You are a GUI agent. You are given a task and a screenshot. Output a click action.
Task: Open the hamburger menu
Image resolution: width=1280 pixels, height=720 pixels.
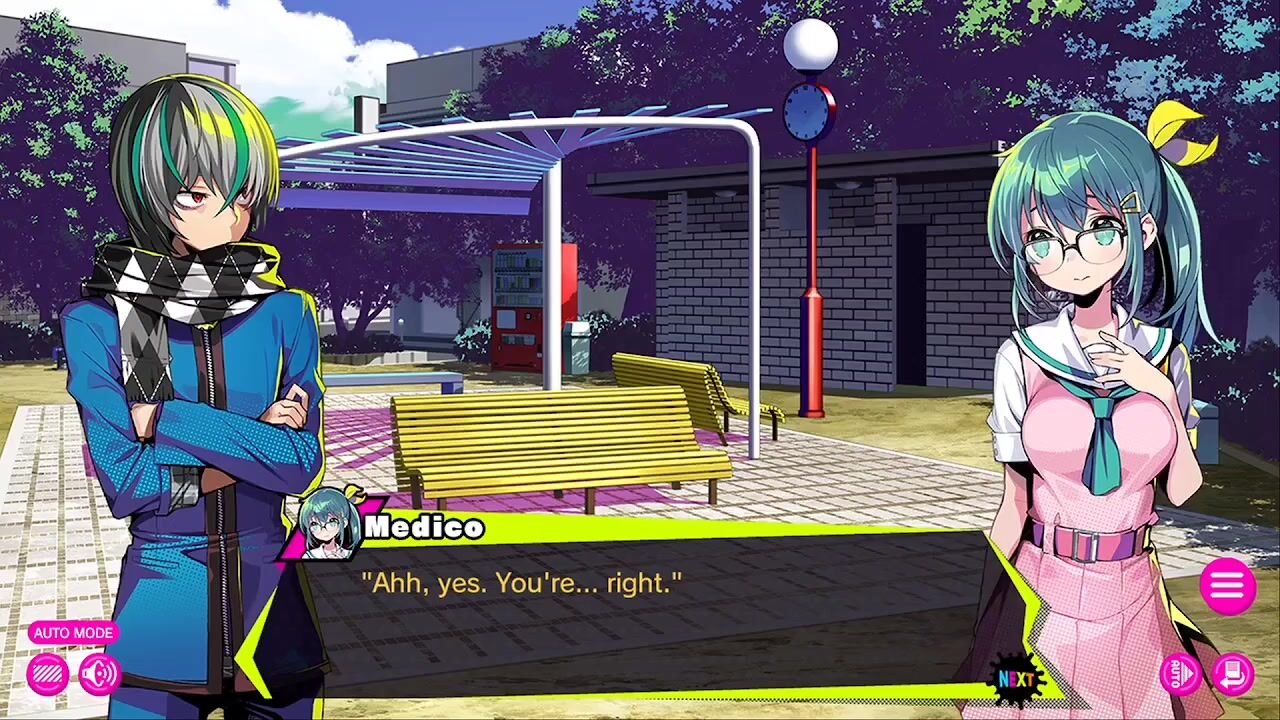1227,585
